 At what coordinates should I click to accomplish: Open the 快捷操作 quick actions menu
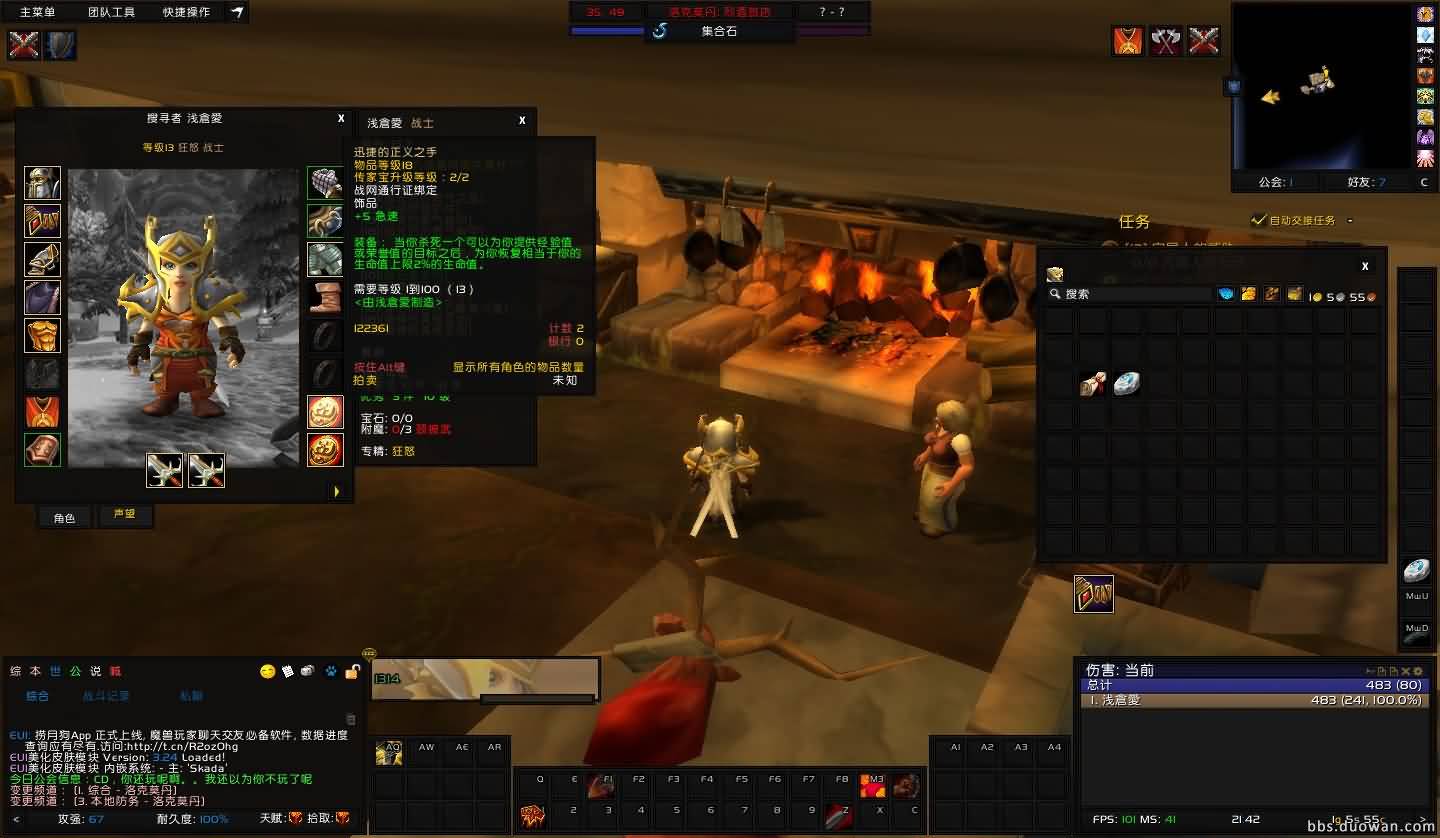[186, 12]
